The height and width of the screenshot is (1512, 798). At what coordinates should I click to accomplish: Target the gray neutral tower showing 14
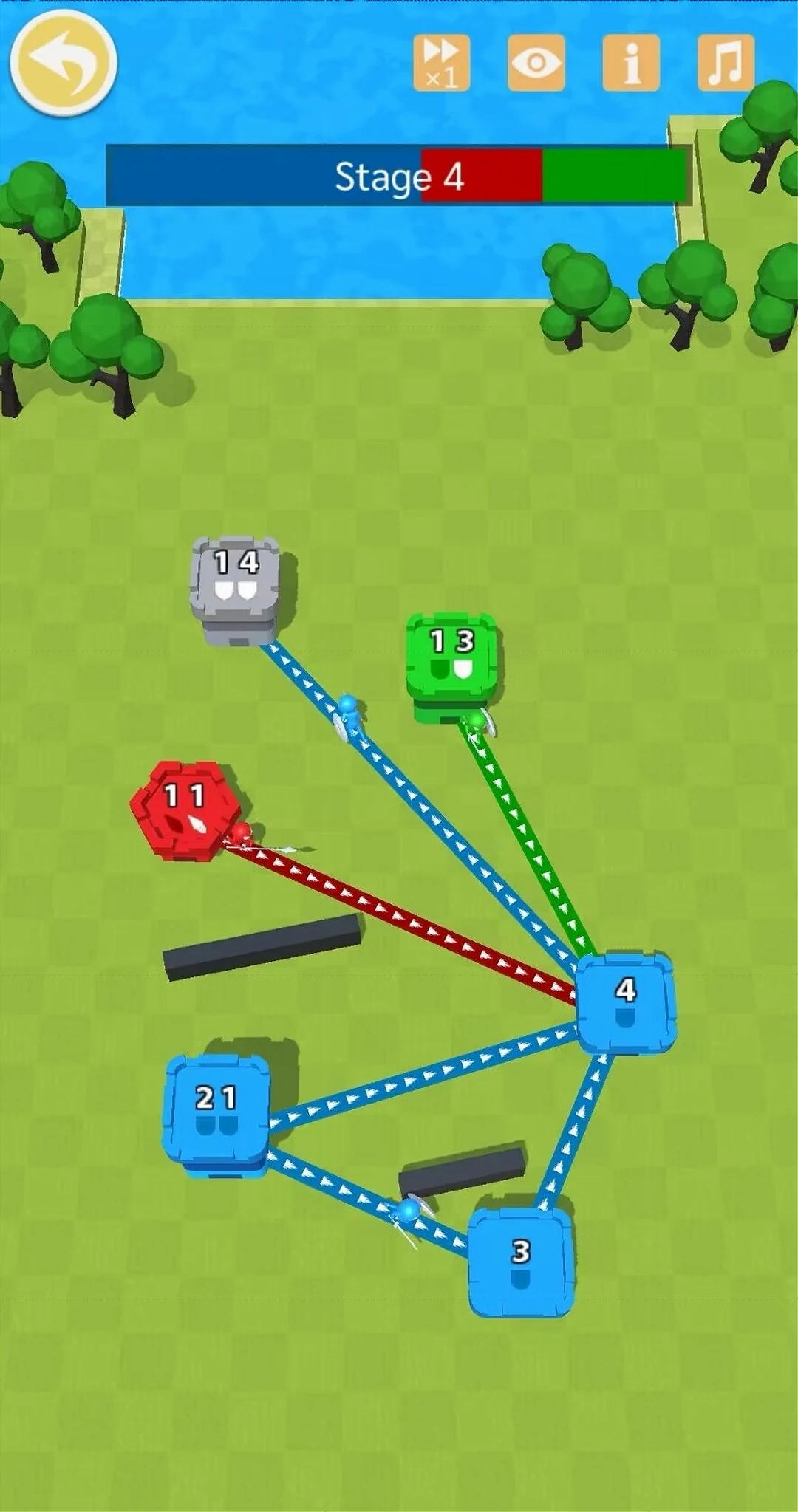(x=236, y=584)
